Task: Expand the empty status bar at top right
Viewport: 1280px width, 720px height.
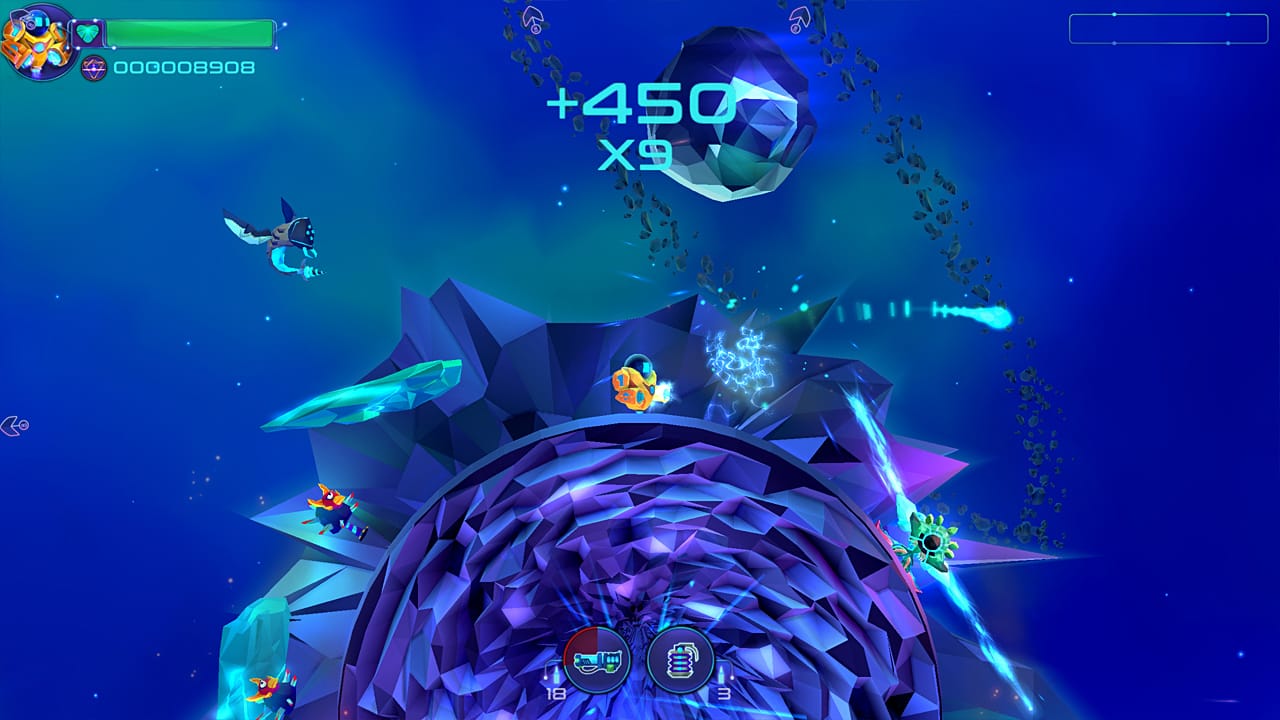Action: pyautogui.click(x=1168, y=28)
